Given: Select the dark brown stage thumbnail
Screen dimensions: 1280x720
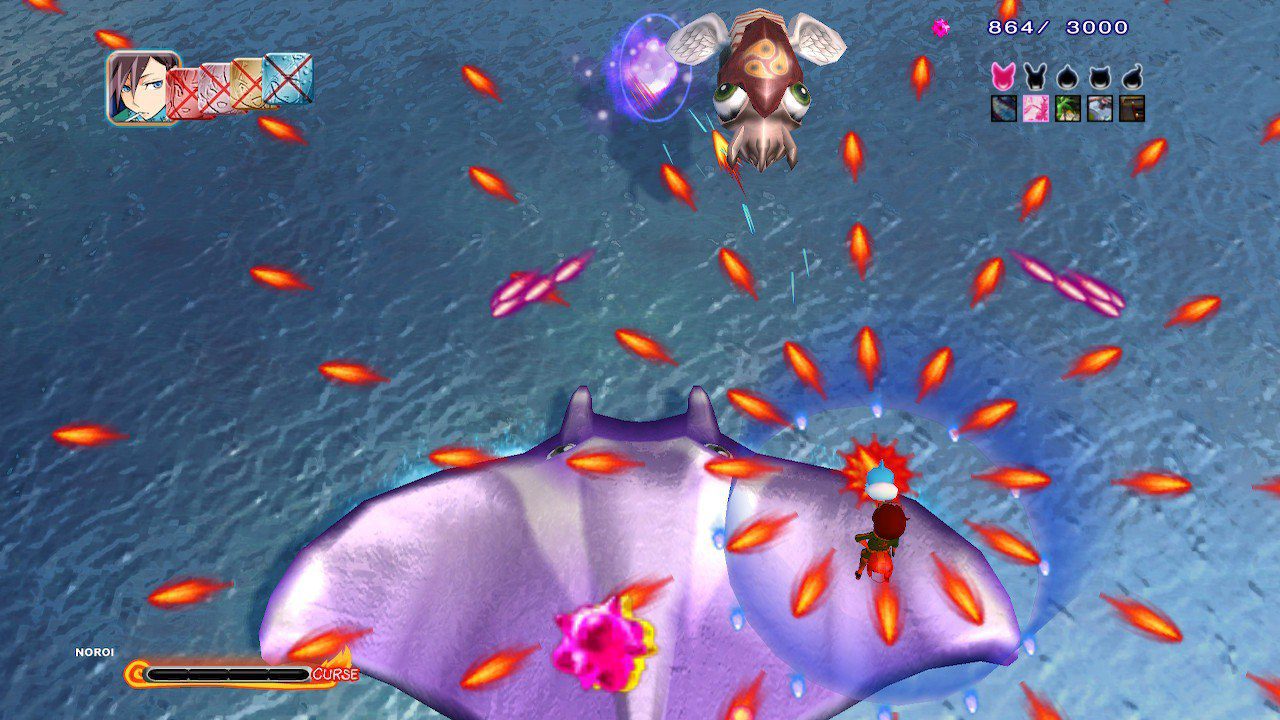Looking at the screenshot, I should coord(1132,108).
